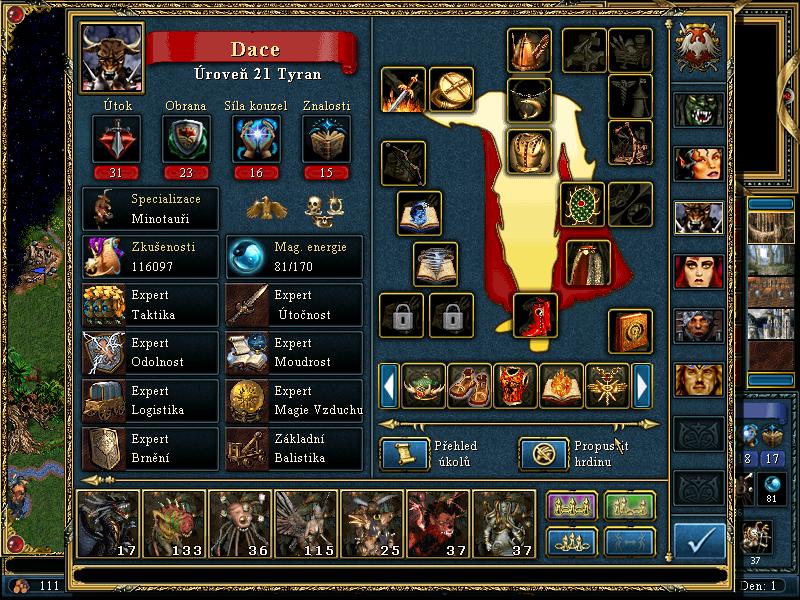
Task: Select the red boots equipment slot
Action: coord(535,315)
